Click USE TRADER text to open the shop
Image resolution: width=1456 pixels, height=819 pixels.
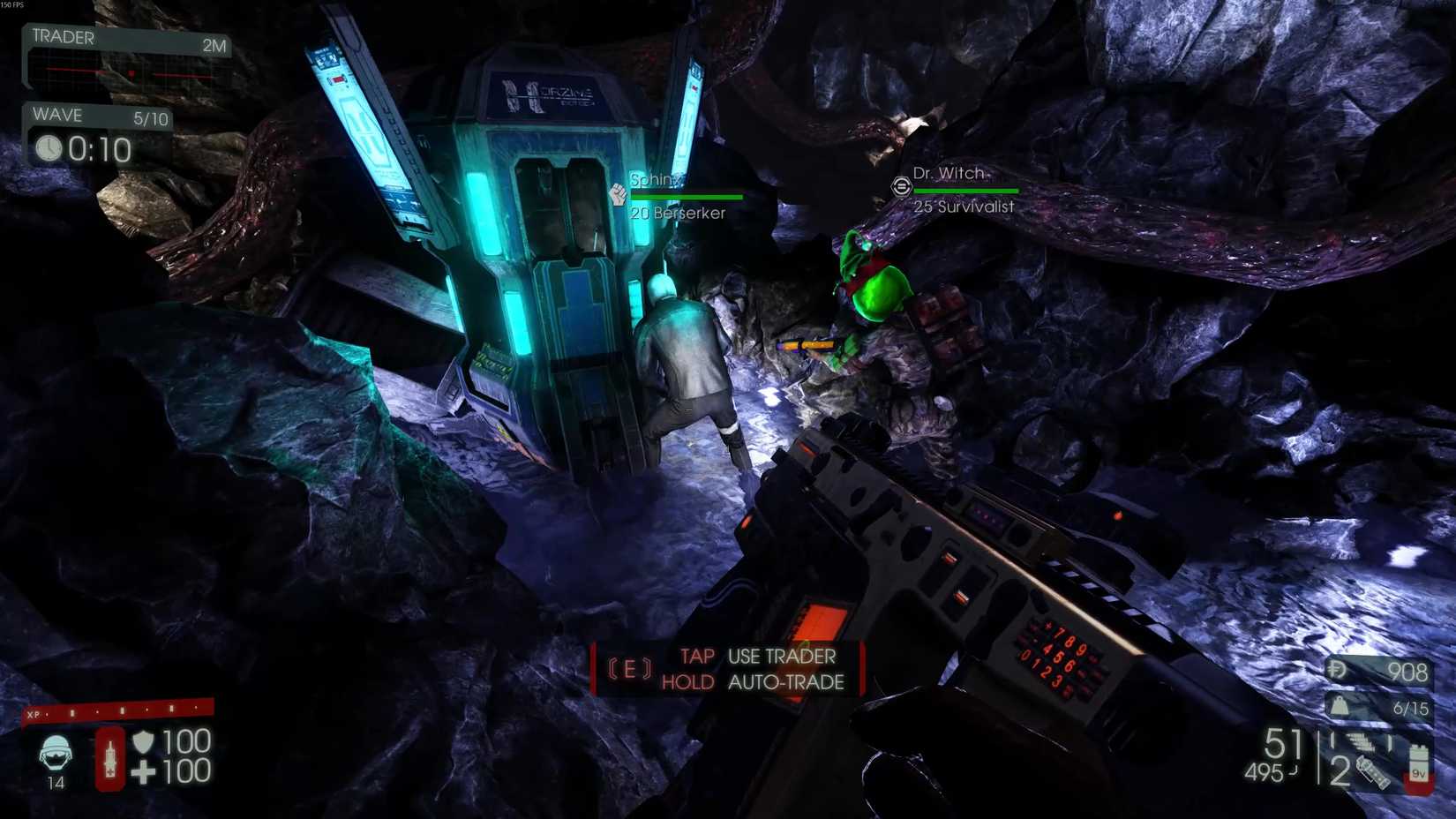point(780,657)
